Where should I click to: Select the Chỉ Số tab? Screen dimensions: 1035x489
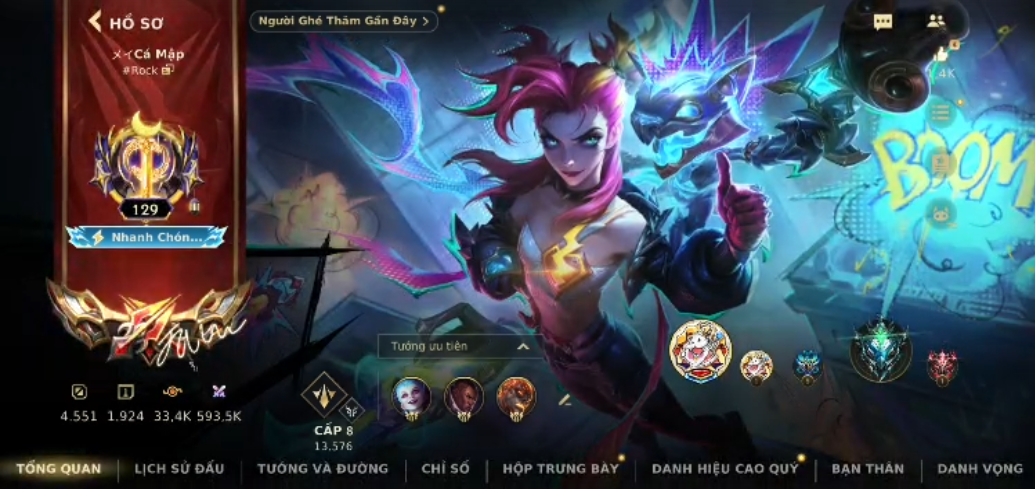445,468
